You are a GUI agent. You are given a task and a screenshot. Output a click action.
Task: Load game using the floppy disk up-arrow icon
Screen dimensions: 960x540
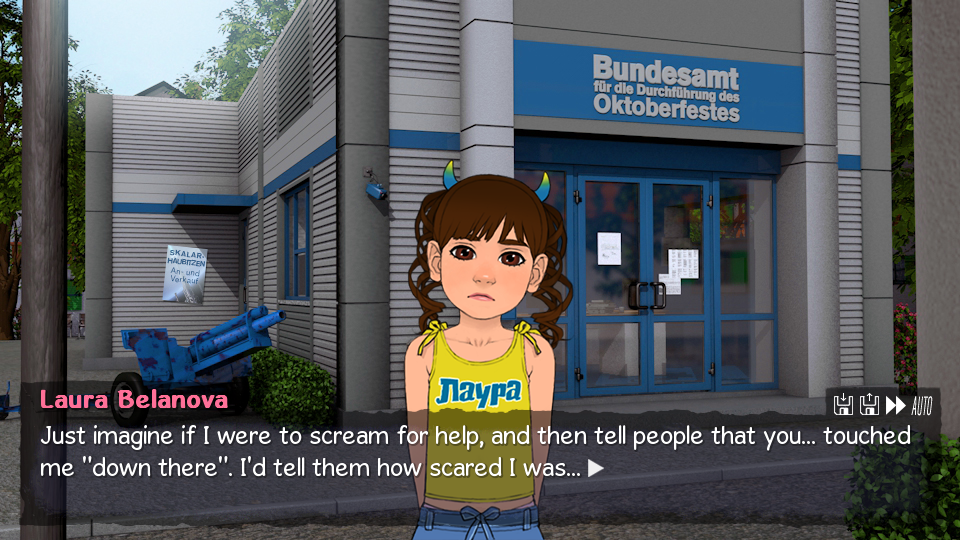coord(869,405)
